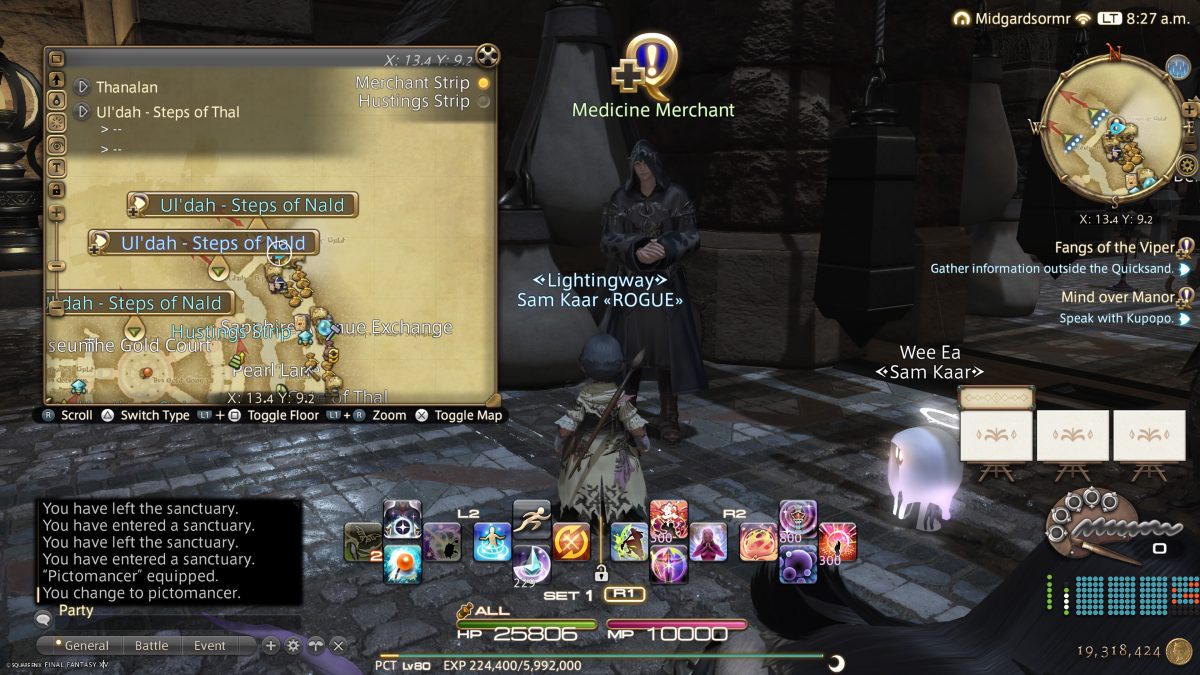Select the Merchant Strip floor option

tap(484, 83)
